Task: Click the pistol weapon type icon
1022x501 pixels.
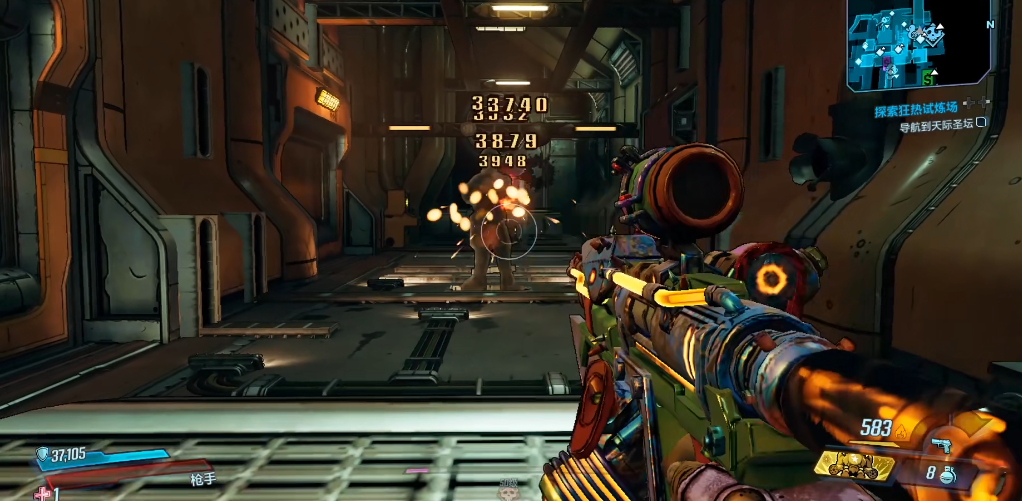Action: (940, 443)
